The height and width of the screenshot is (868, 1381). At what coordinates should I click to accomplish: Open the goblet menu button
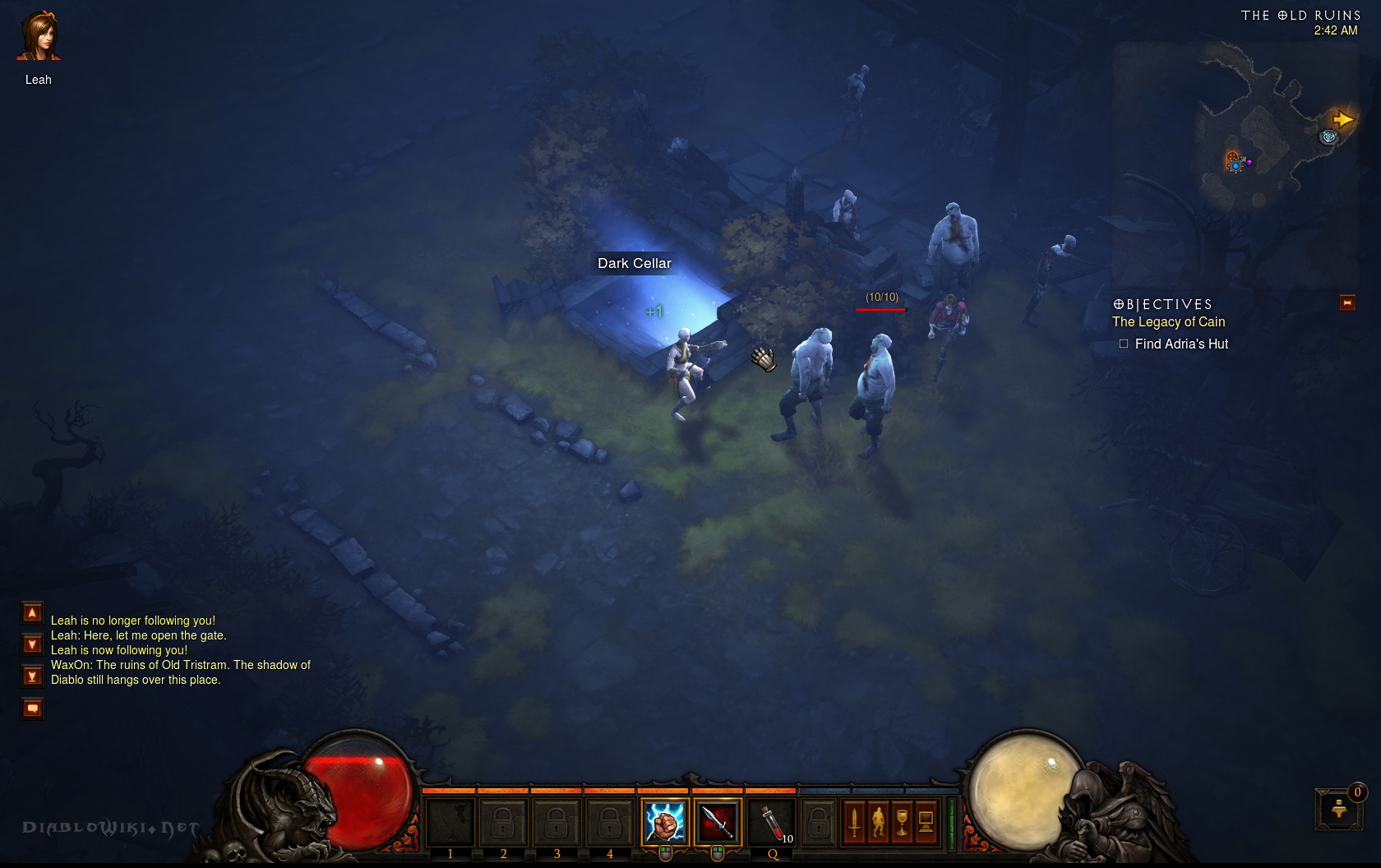(x=902, y=821)
